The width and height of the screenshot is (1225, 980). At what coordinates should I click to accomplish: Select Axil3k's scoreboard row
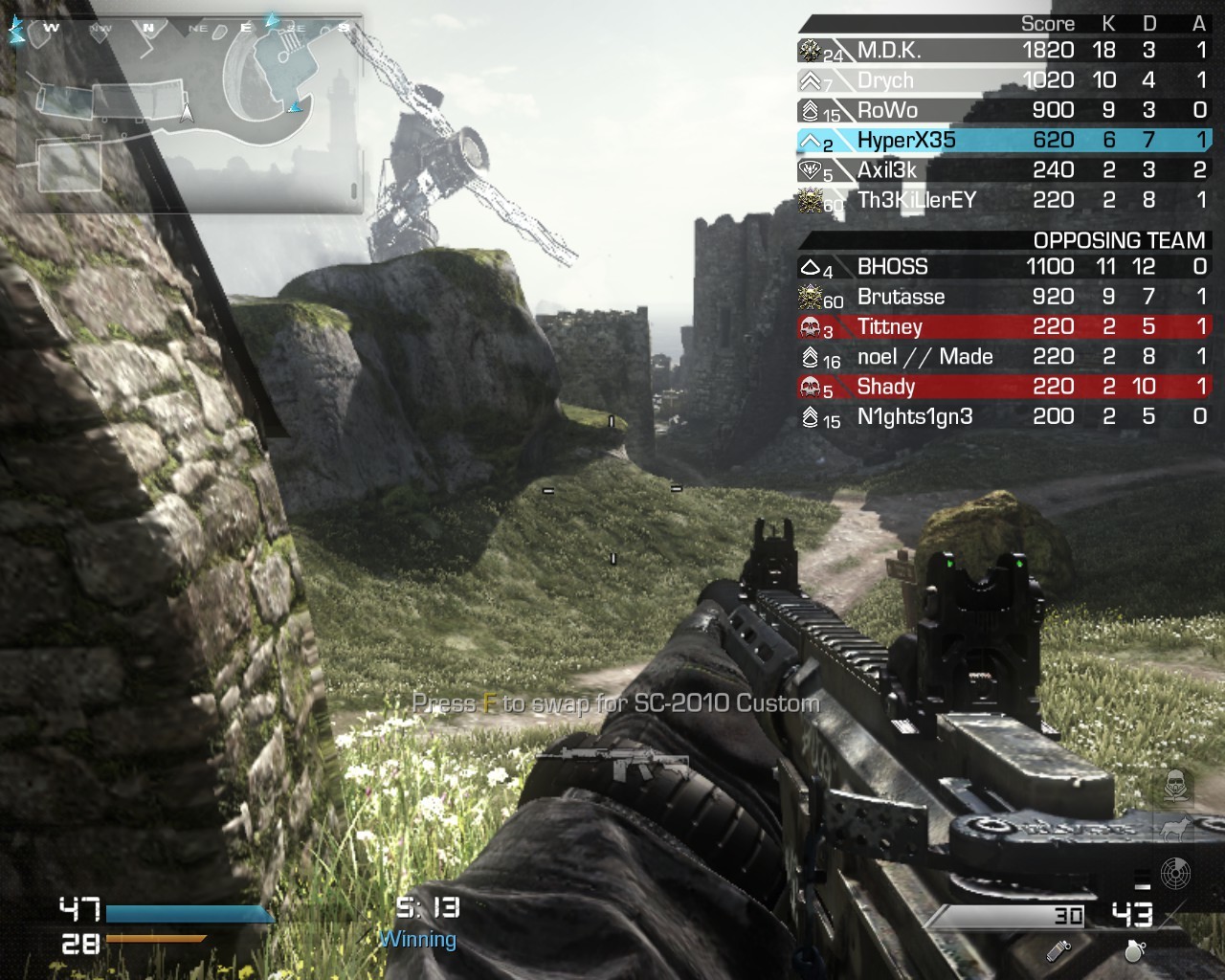[x=1004, y=170]
